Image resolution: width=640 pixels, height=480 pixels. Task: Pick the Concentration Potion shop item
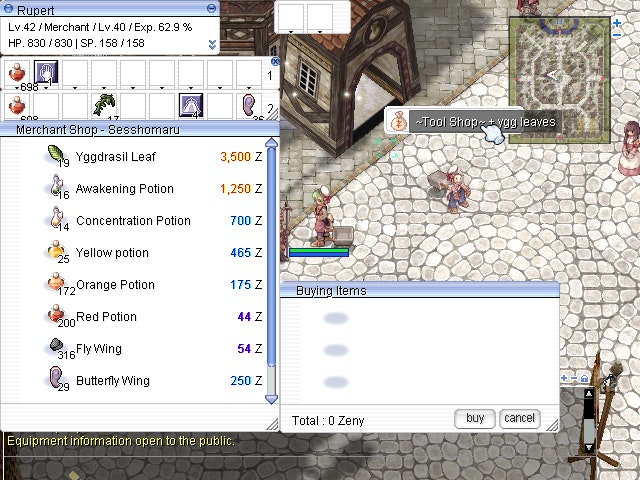click(132, 221)
